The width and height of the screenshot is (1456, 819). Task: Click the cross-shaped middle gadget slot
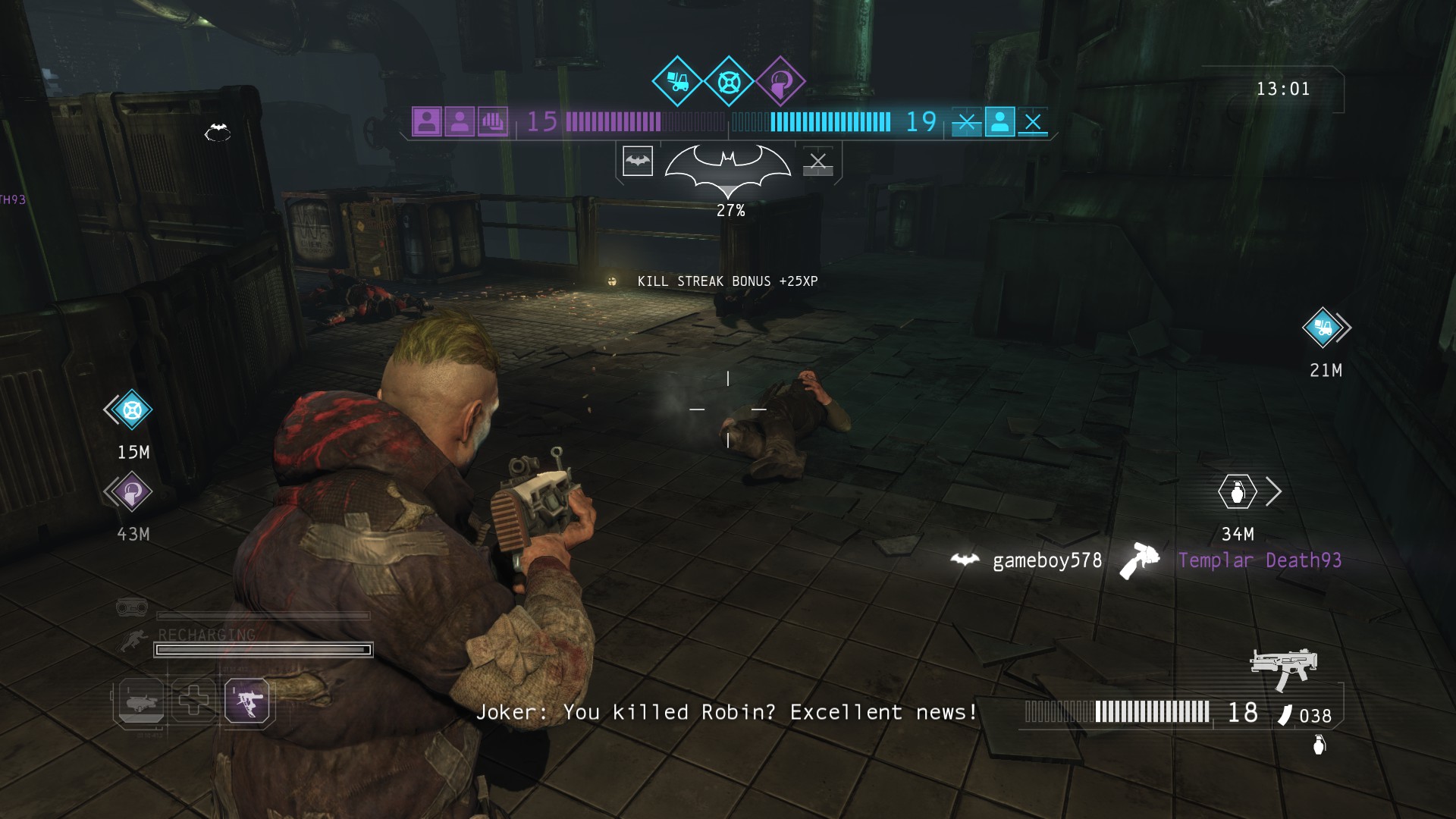[x=193, y=700]
